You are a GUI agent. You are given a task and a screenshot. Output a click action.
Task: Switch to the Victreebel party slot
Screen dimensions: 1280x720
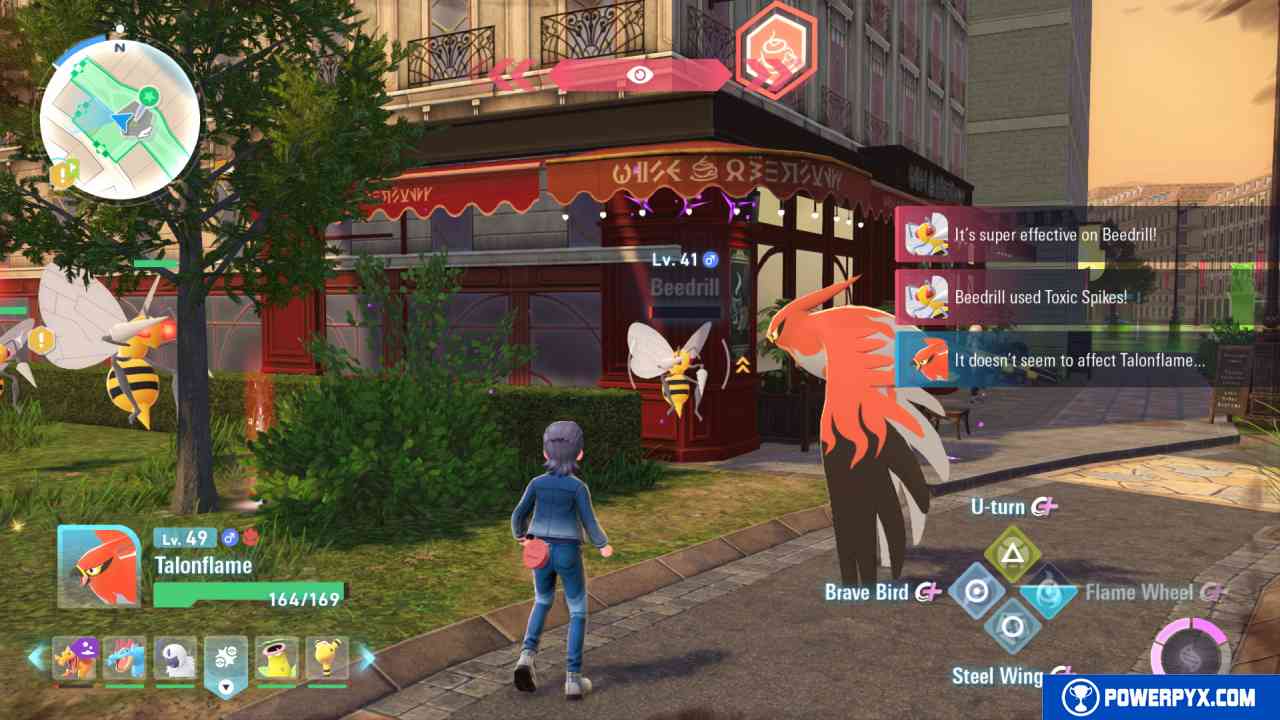pos(276,658)
